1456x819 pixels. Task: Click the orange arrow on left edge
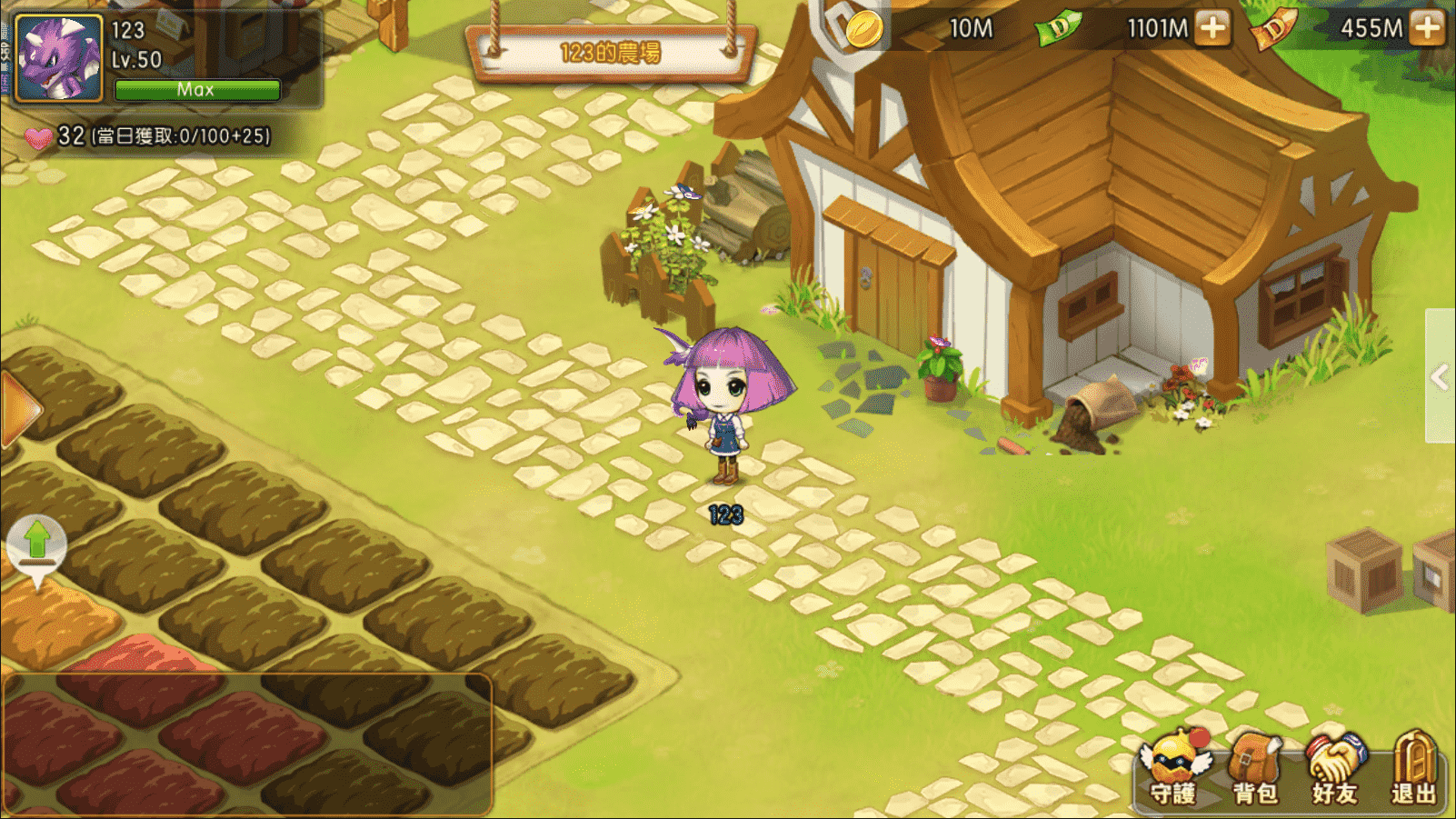[x=18, y=409]
